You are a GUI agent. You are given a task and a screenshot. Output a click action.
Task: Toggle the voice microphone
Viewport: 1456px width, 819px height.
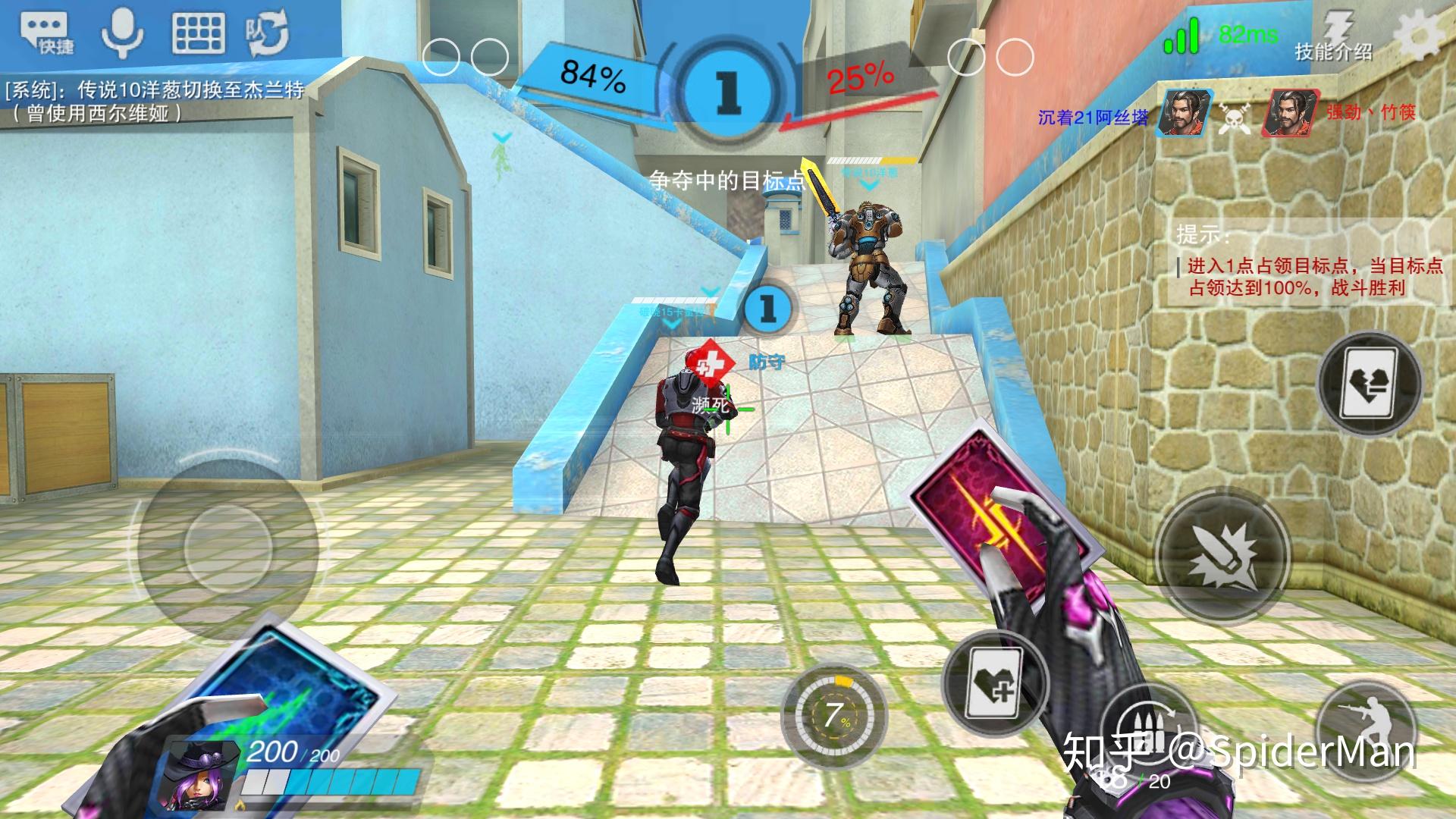122,34
